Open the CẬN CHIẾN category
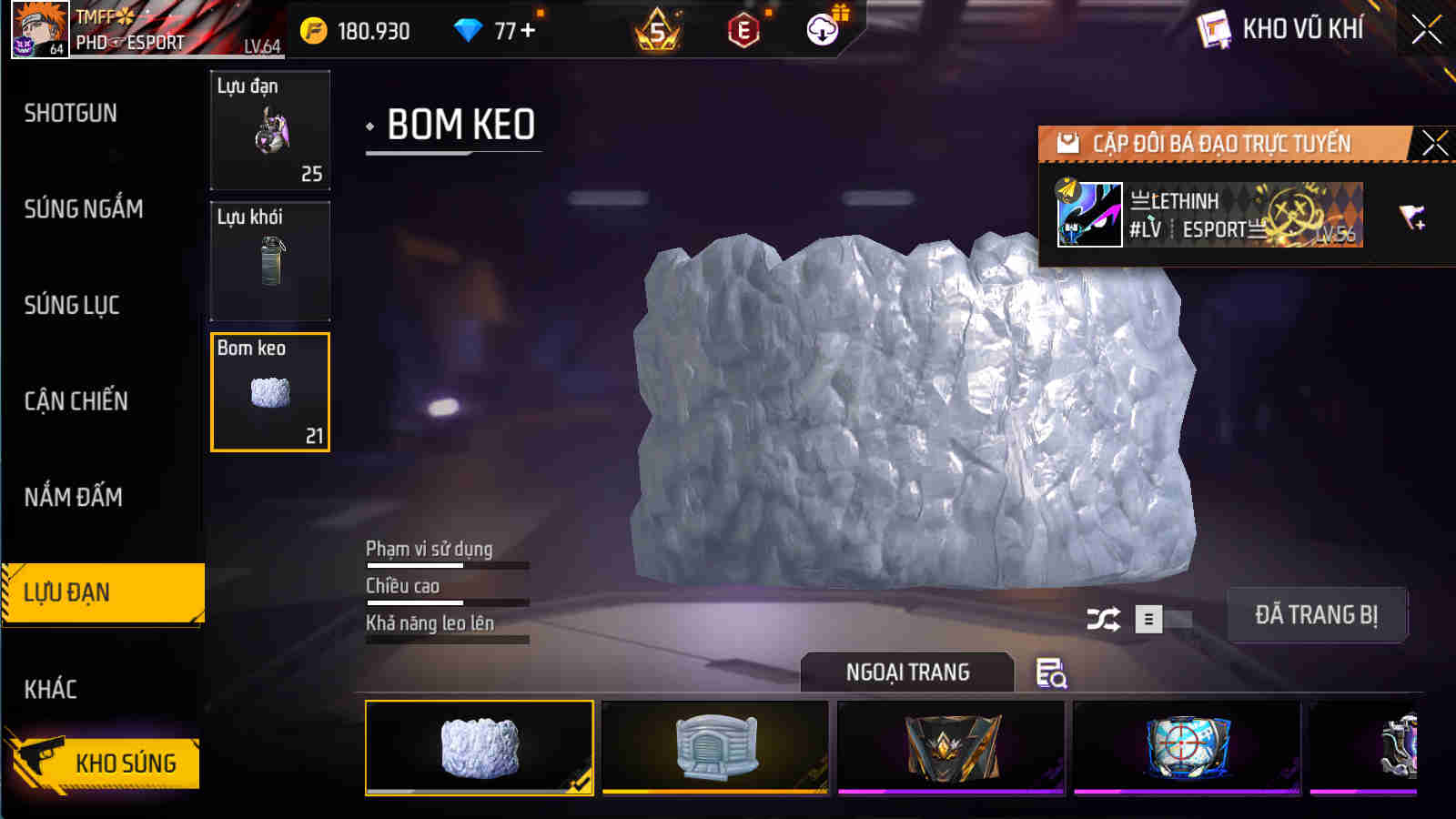The height and width of the screenshot is (819, 1456). (76, 400)
